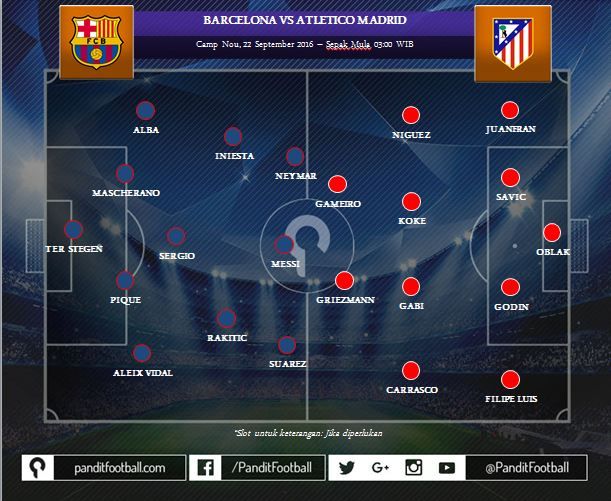This screenshot has height=501, width=611.
Task: Open the panditfootball.com website link
Action: [x=105, y=467]
